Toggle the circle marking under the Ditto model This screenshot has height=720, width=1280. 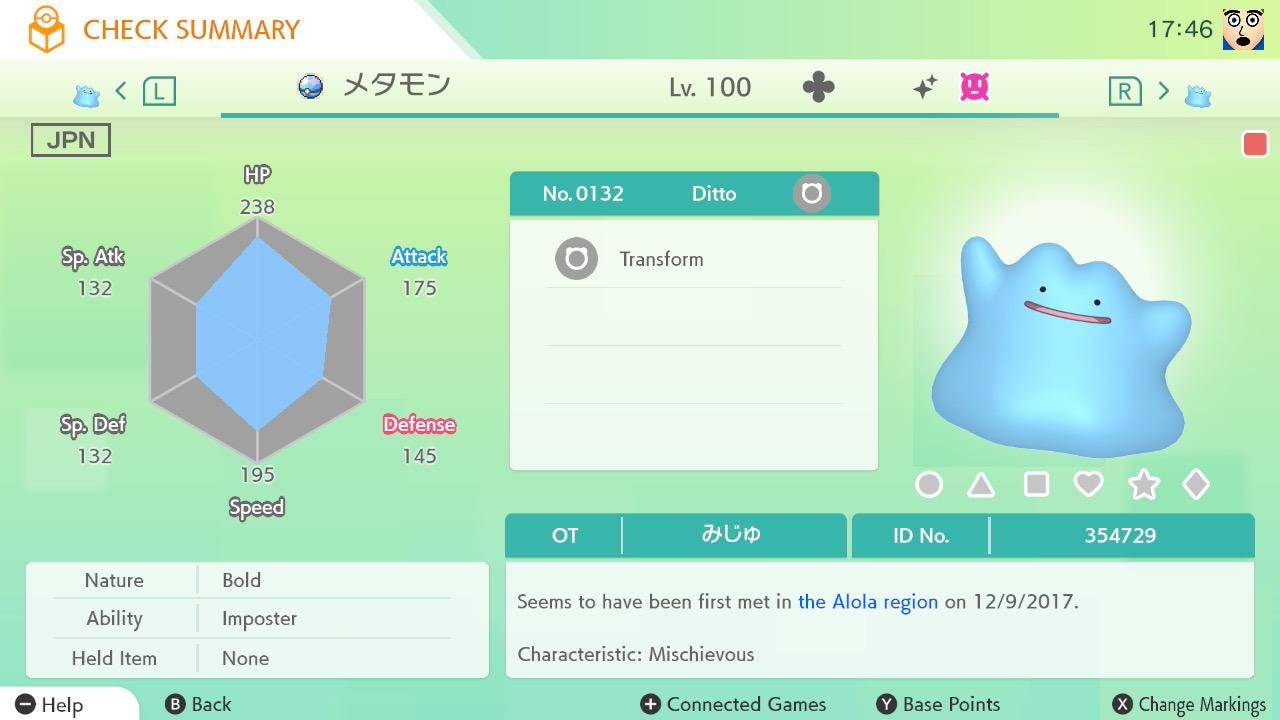(929, 484)
